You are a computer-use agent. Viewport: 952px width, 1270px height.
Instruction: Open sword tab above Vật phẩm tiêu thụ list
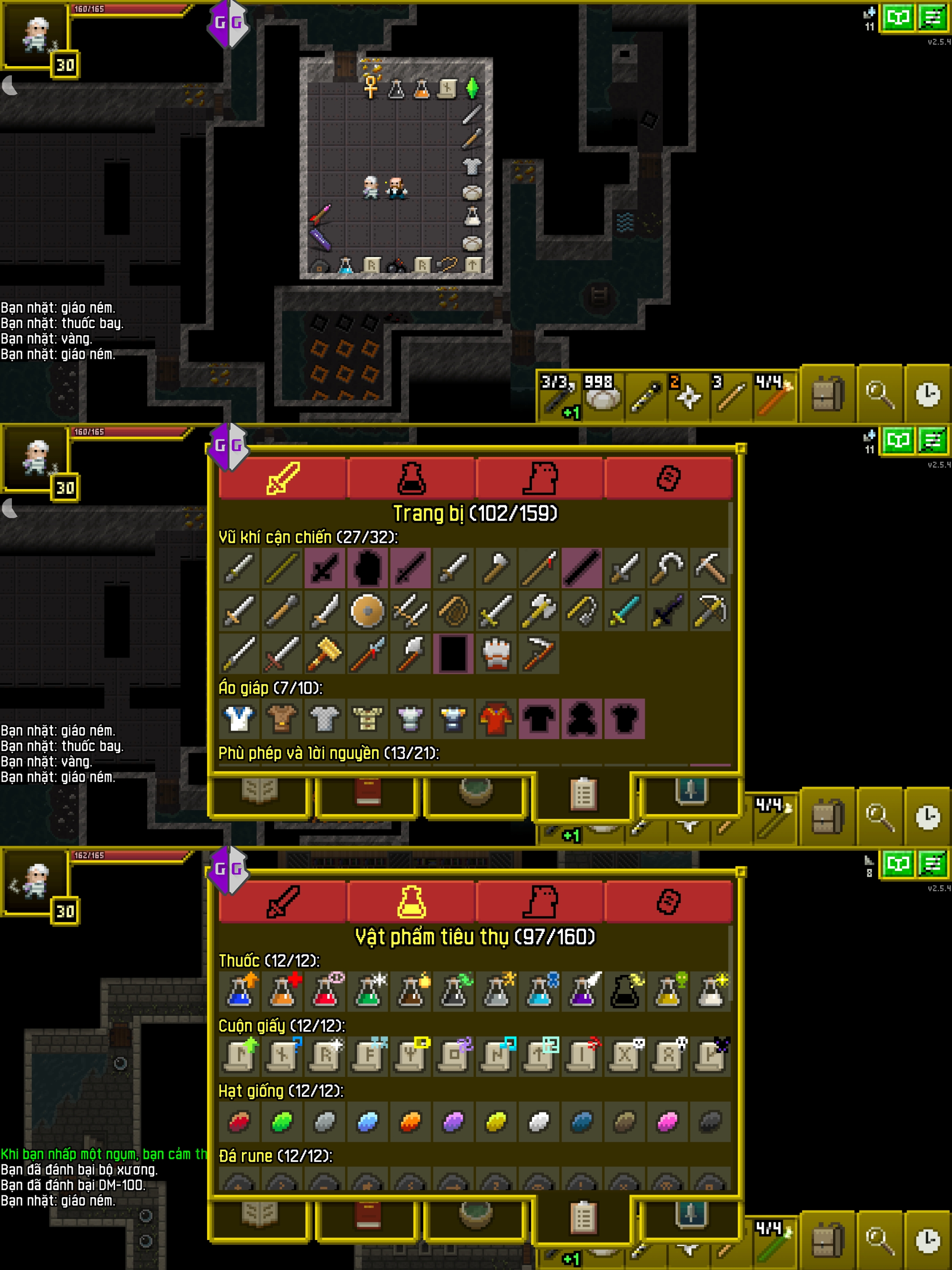[x=283, y=901]
